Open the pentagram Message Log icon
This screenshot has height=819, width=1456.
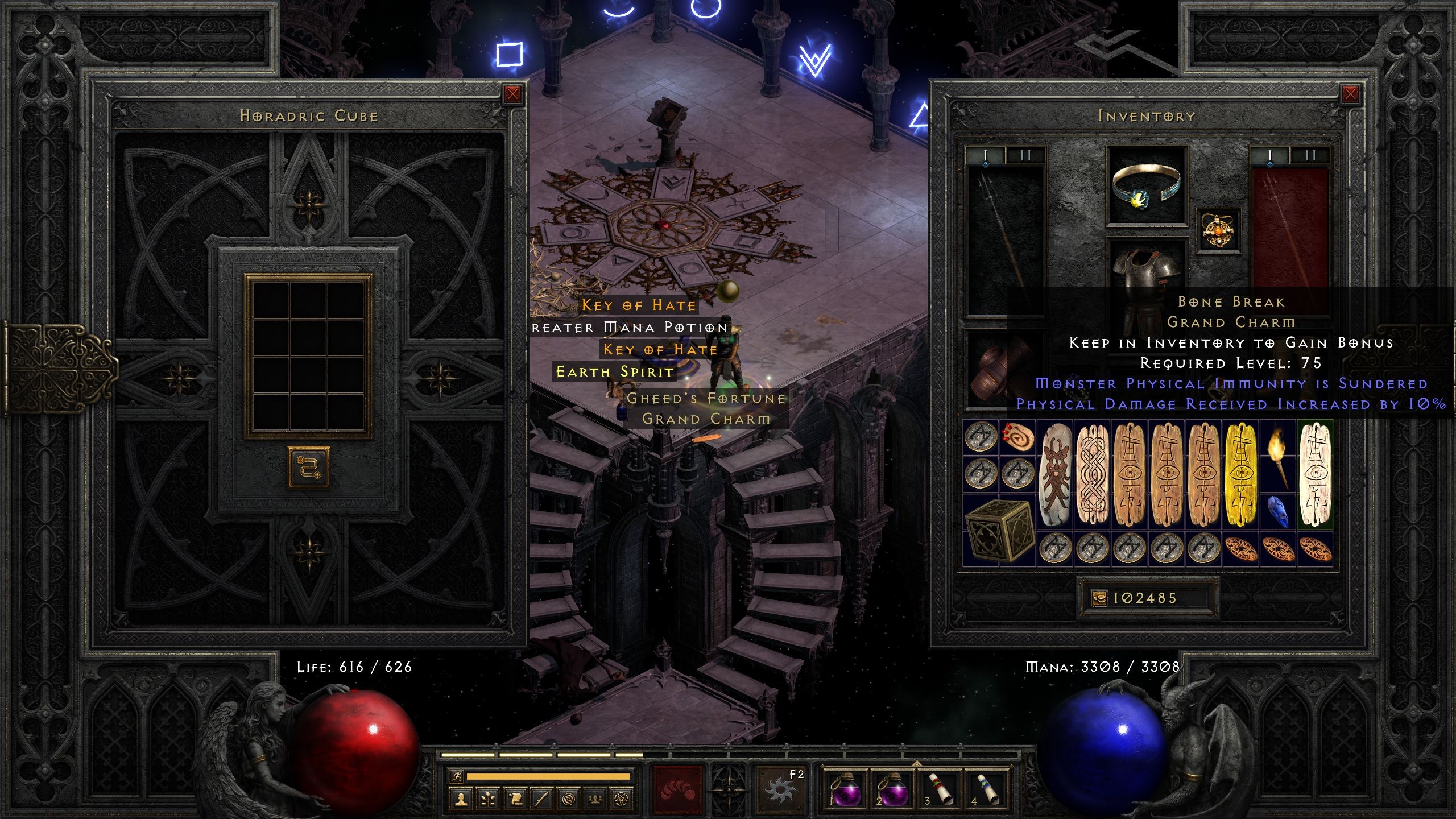pyautogui.click(x=623, y=800)
